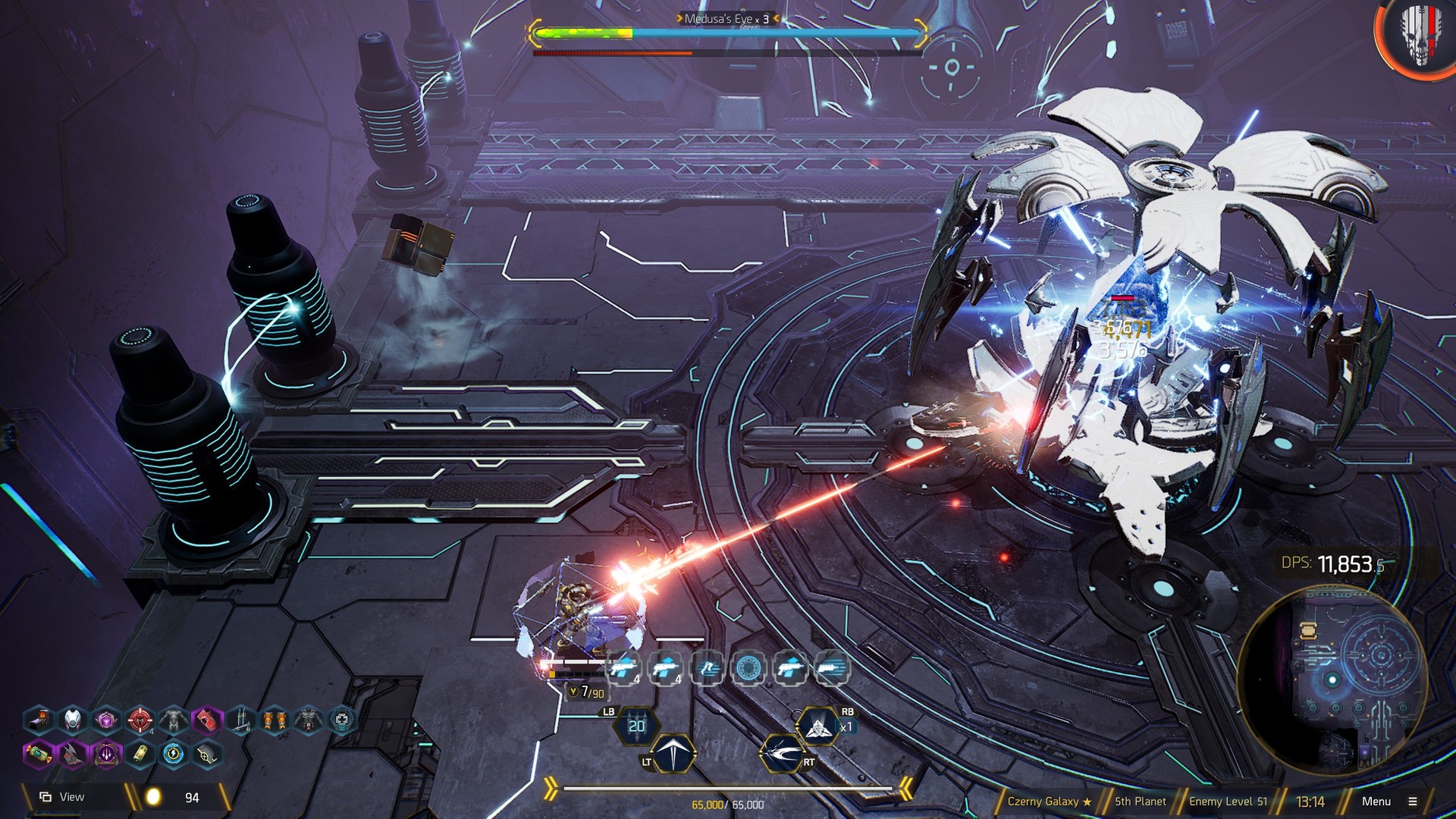
Task: Select the white helmet item icon
Action: (x=73, y=719)
